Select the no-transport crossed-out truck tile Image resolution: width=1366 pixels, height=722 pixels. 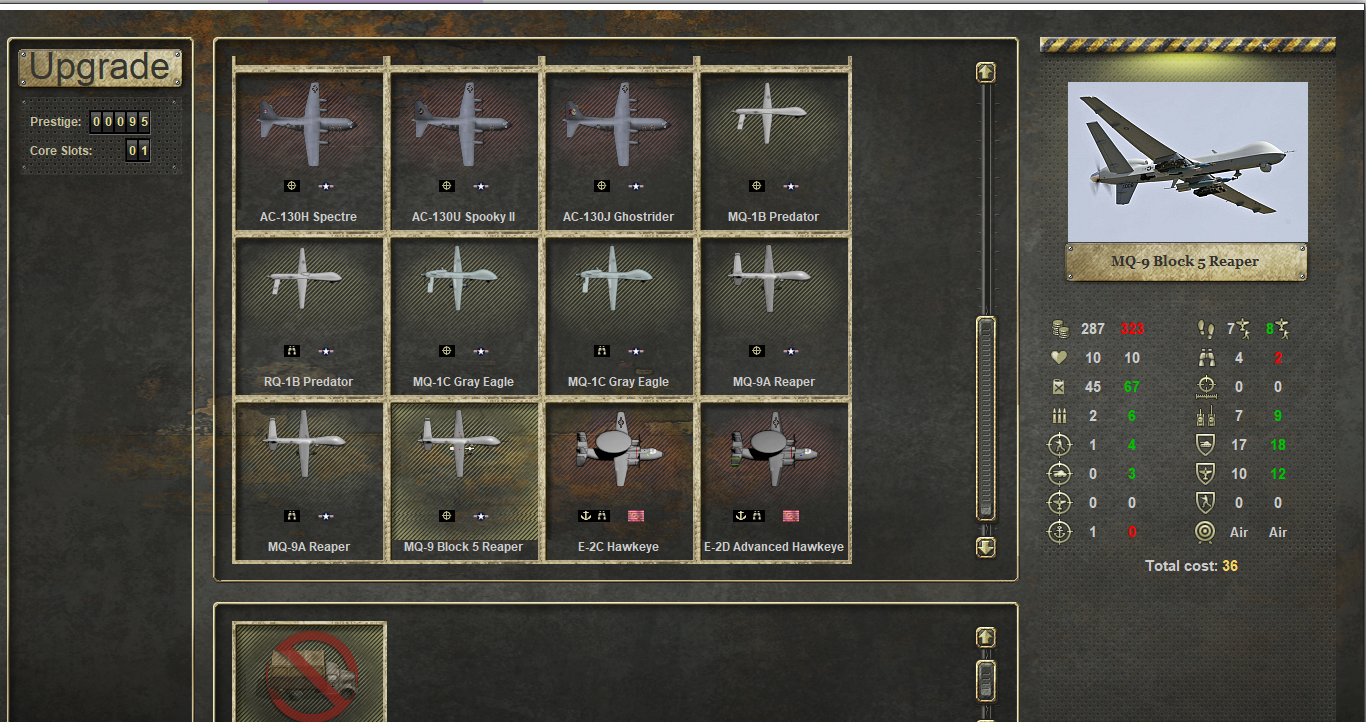pos(310,672)
